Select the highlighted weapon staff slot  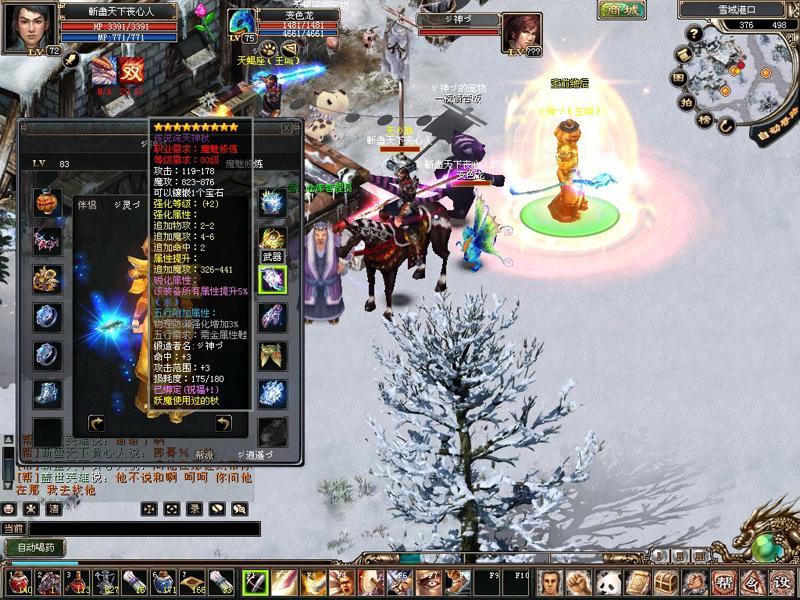coord(272,280)
